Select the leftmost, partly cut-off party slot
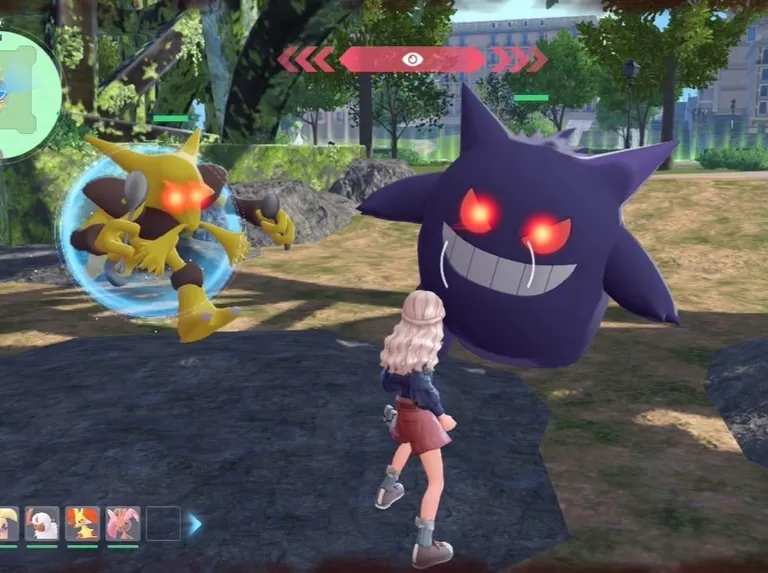 coord(7,524)
